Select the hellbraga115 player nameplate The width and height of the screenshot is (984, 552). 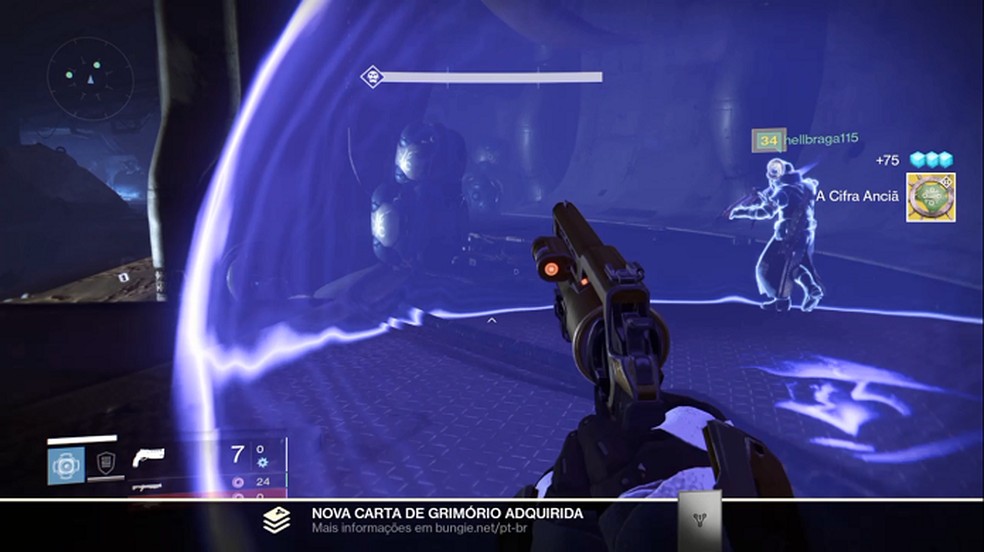(808, 140)
